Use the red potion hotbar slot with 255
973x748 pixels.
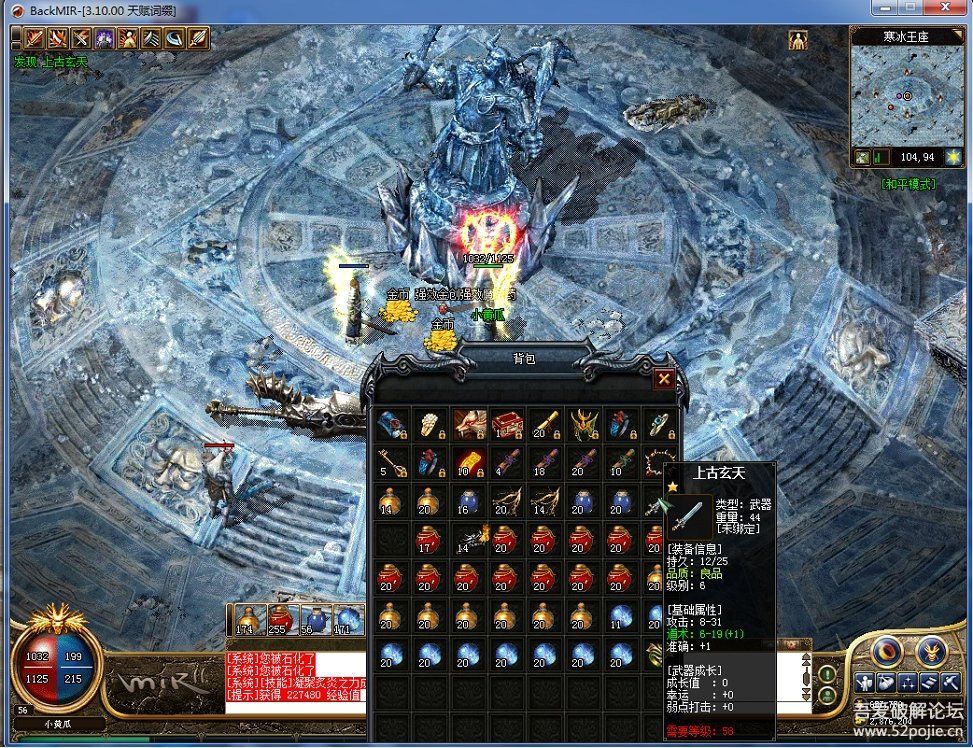[x=280, y=620]
